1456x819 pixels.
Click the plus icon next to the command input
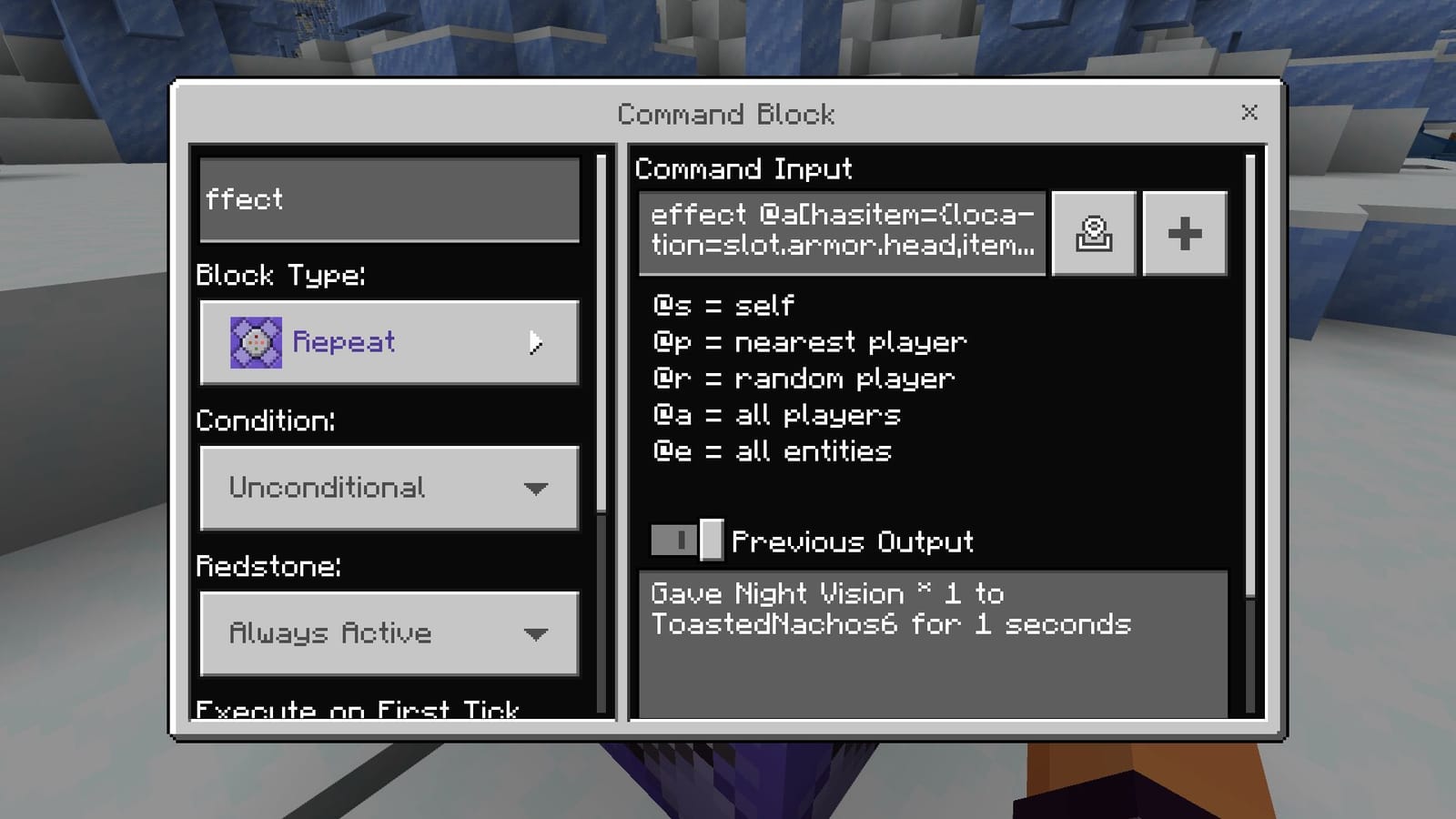[1184, 233]
